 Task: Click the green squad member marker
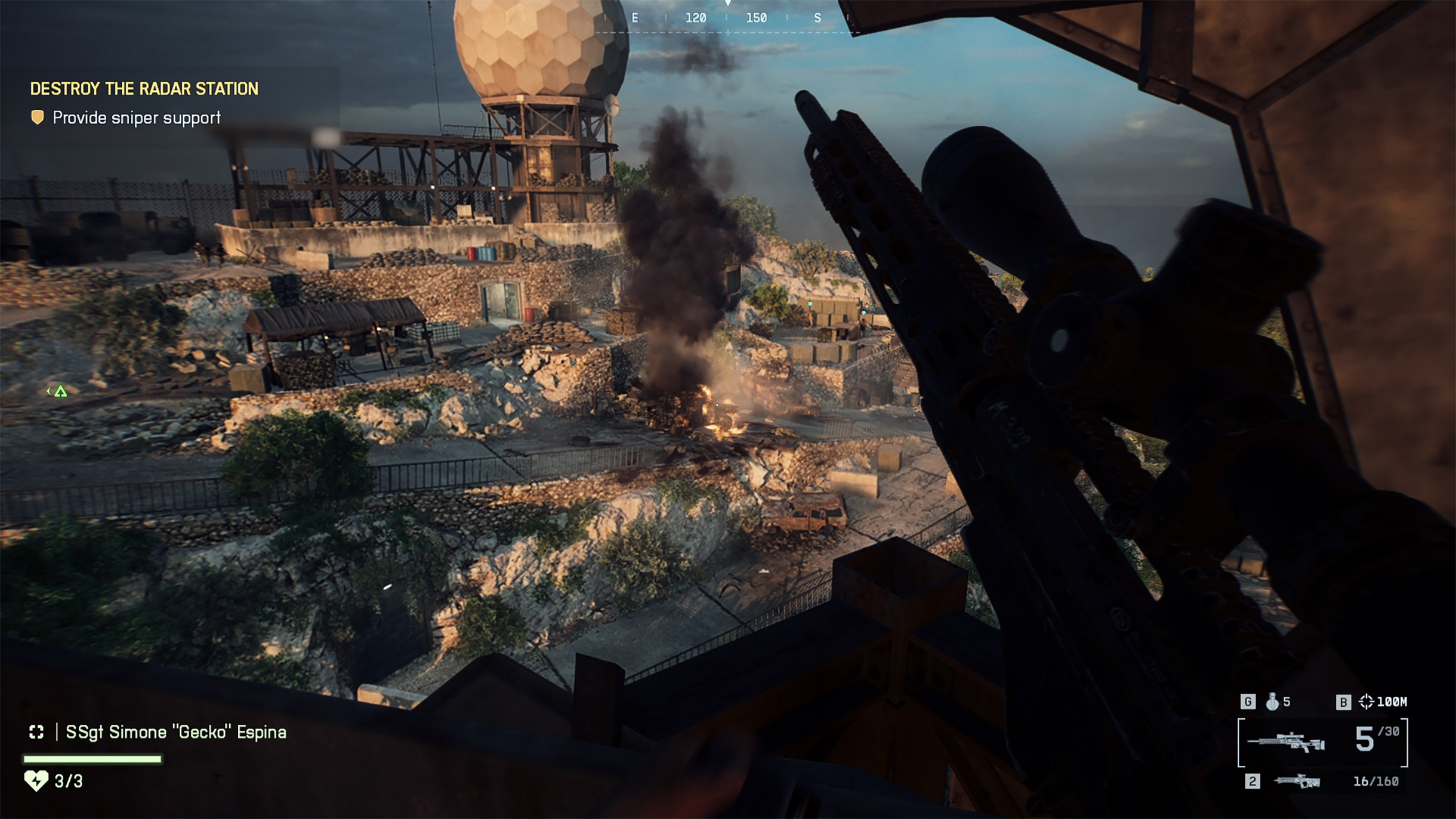click(60, 391)
